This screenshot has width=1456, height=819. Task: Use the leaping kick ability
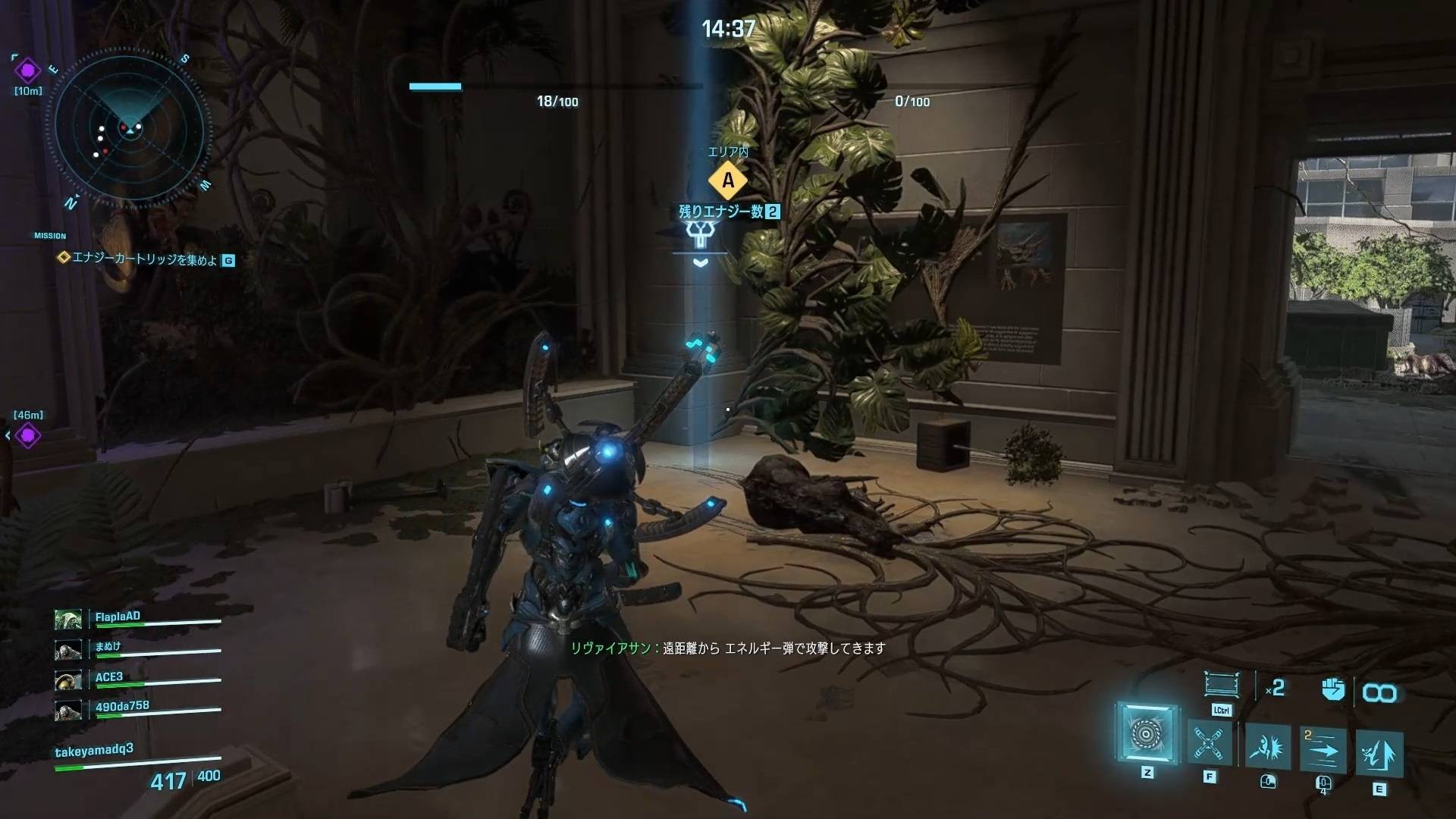pos(1379,754)
